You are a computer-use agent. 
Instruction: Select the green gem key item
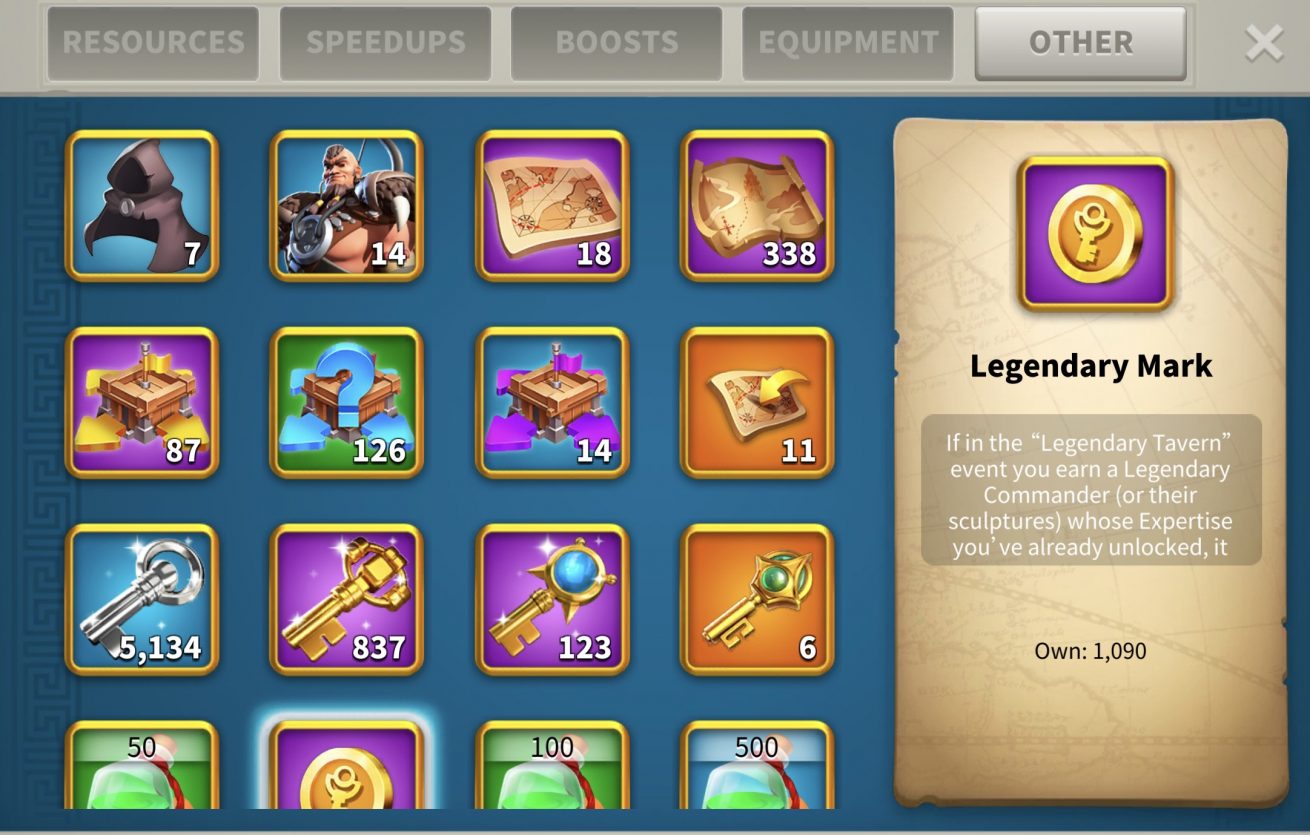pyautogui.click(x=757, y=599)
